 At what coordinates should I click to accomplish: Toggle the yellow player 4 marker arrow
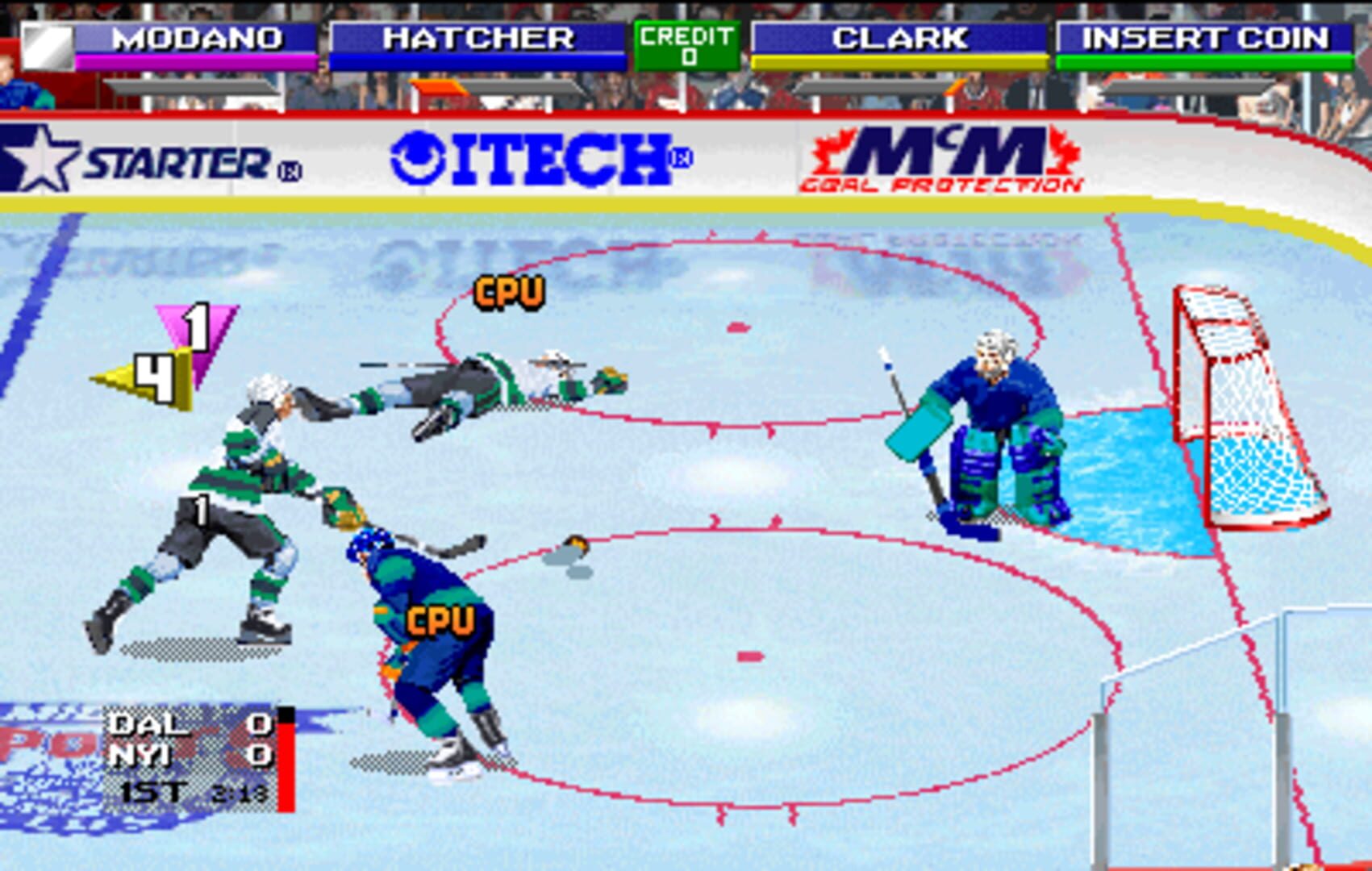[x=145, y=373]
